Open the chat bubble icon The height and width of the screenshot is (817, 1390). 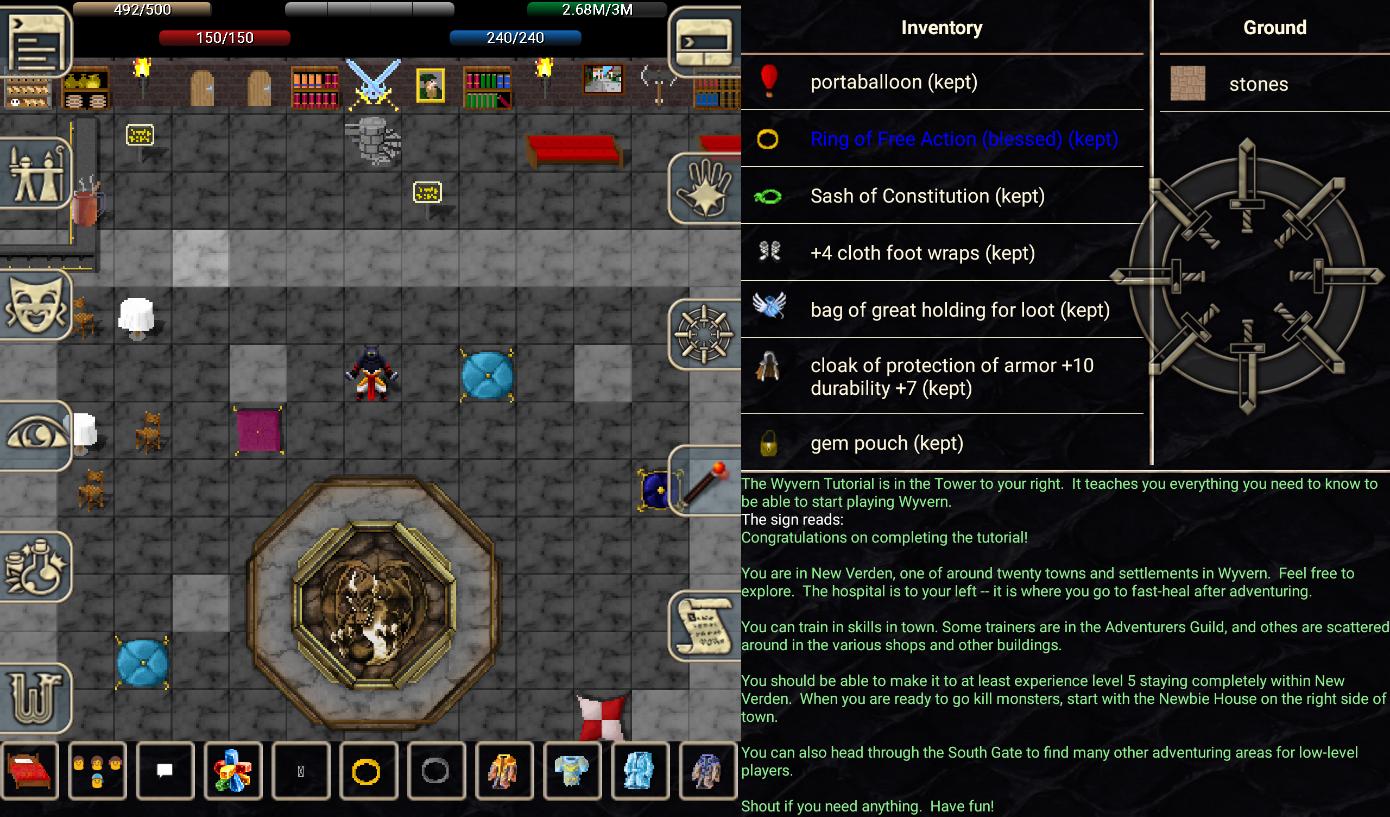click(x=165, y=770)
